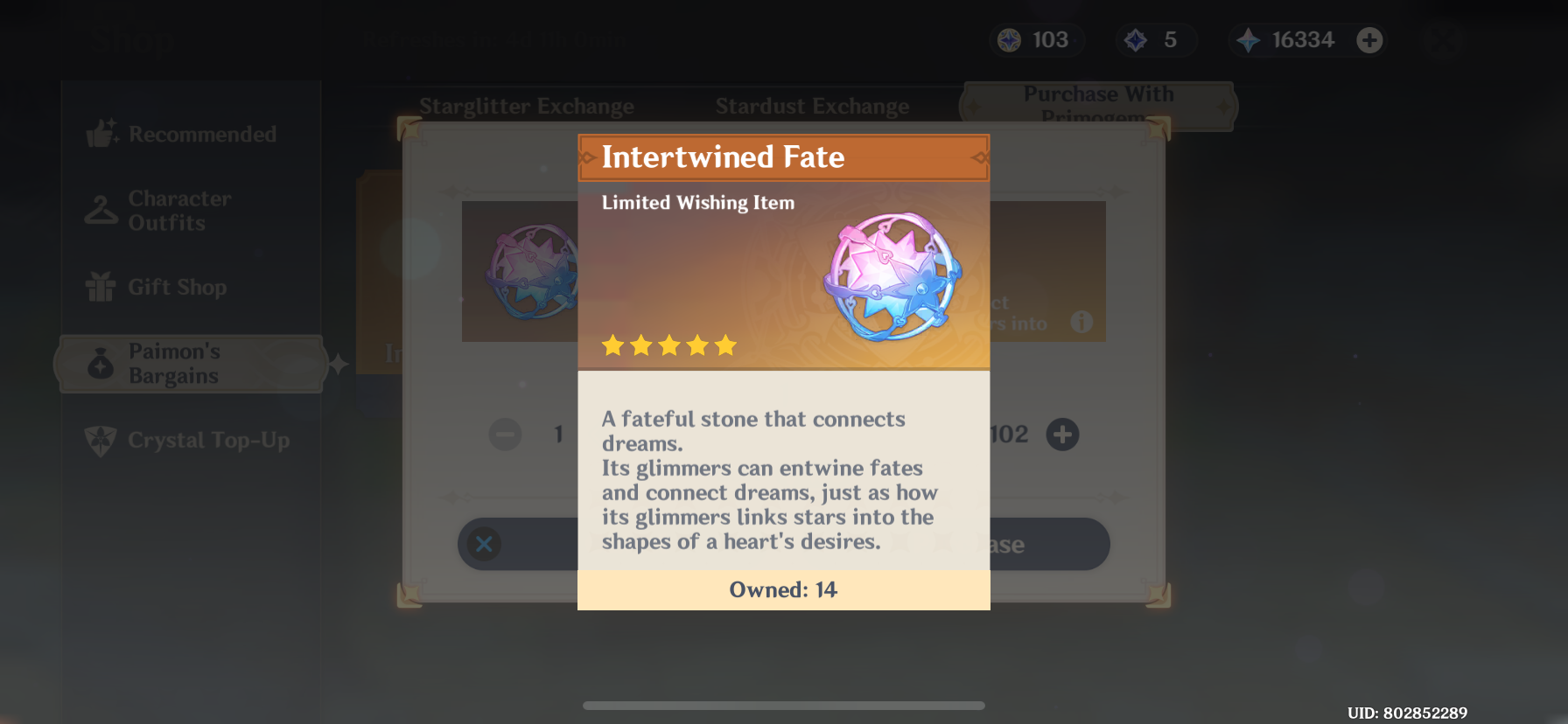Increase purchase quantity with plus stepper

[x=1062, y=435]
